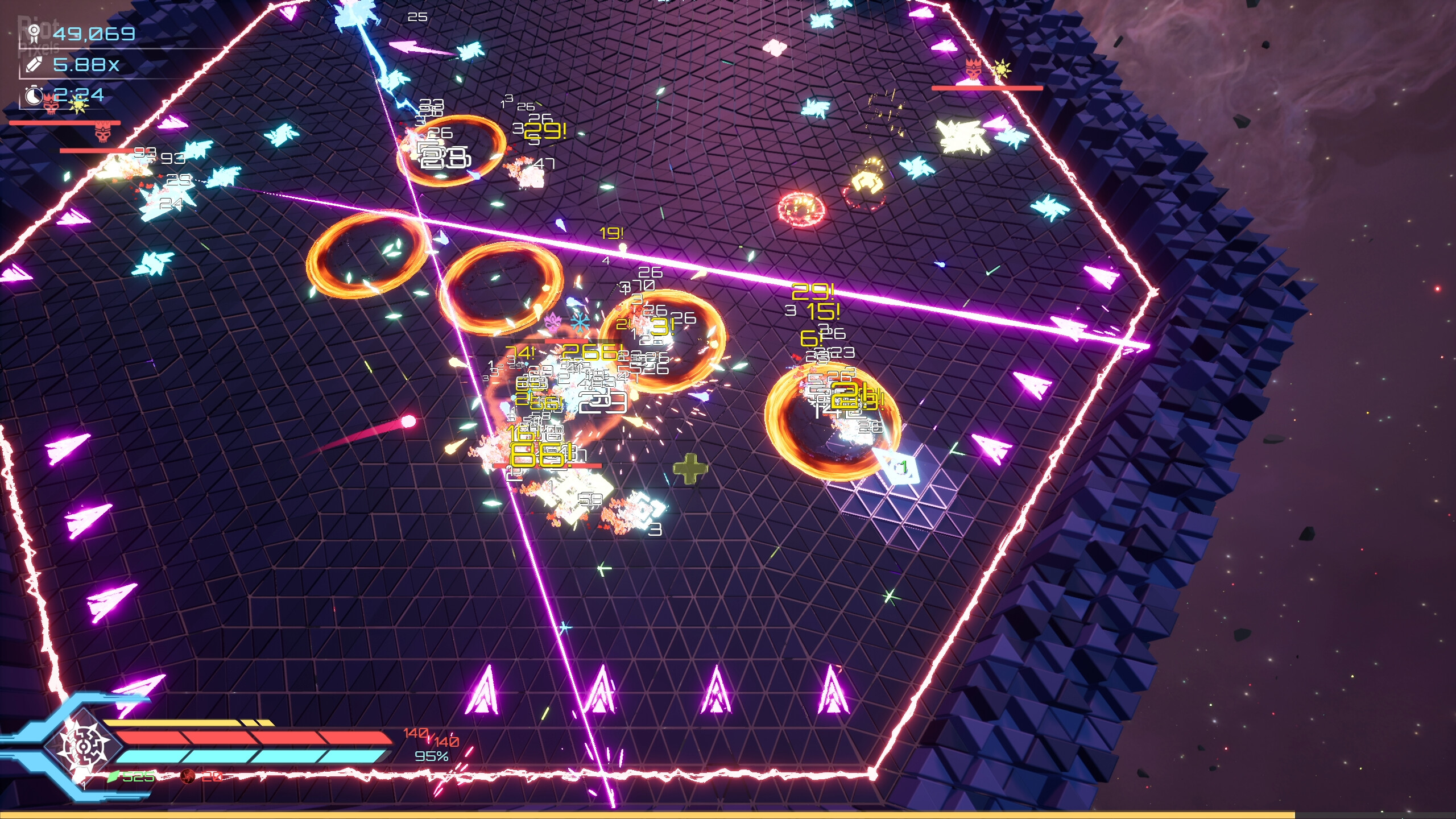The image size is (1456, 819).
Task: Select the crystal multiplier icon
Action: tap(35, 65)
